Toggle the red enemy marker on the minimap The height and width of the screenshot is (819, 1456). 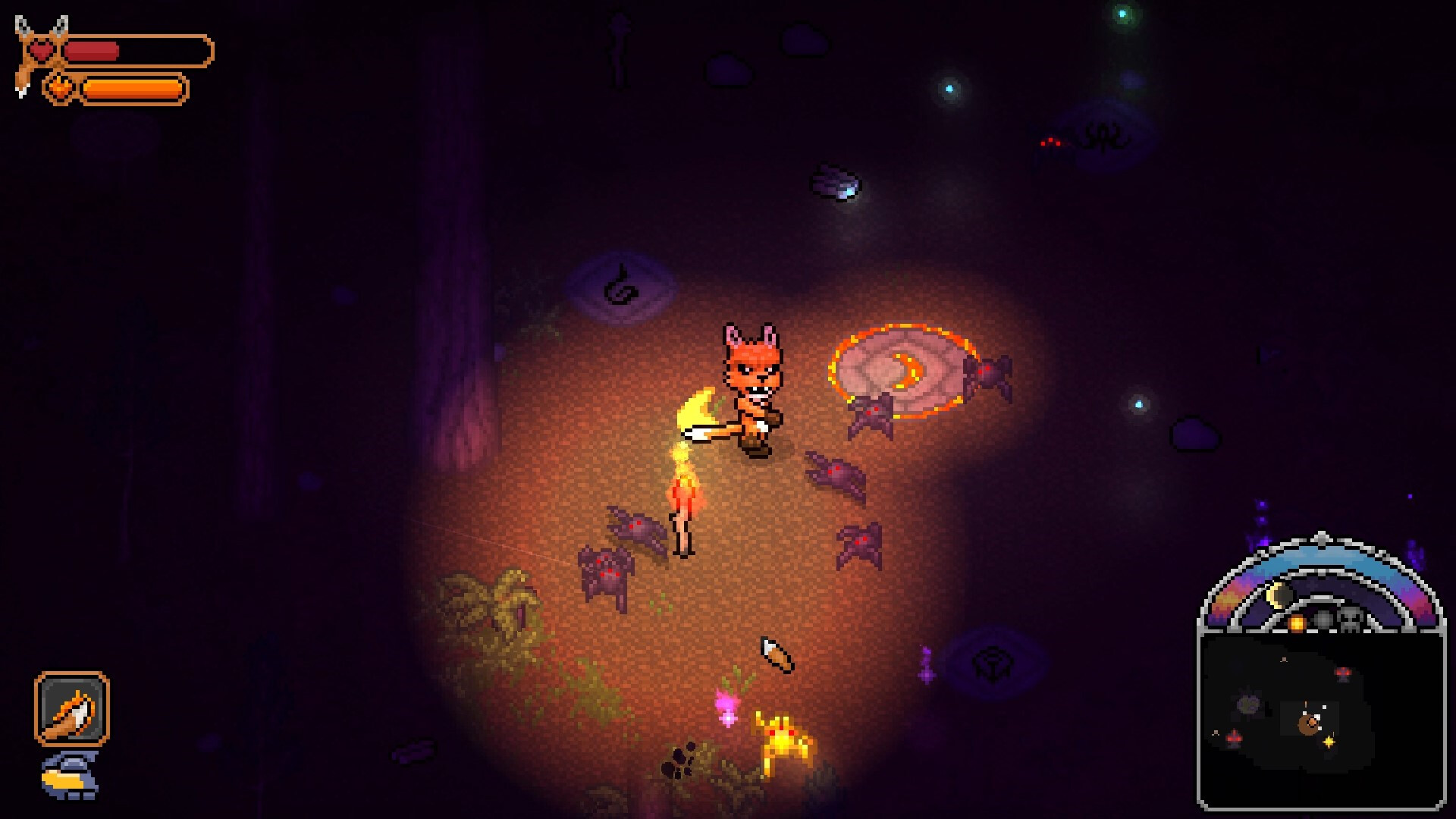(x=1343, y=672)
